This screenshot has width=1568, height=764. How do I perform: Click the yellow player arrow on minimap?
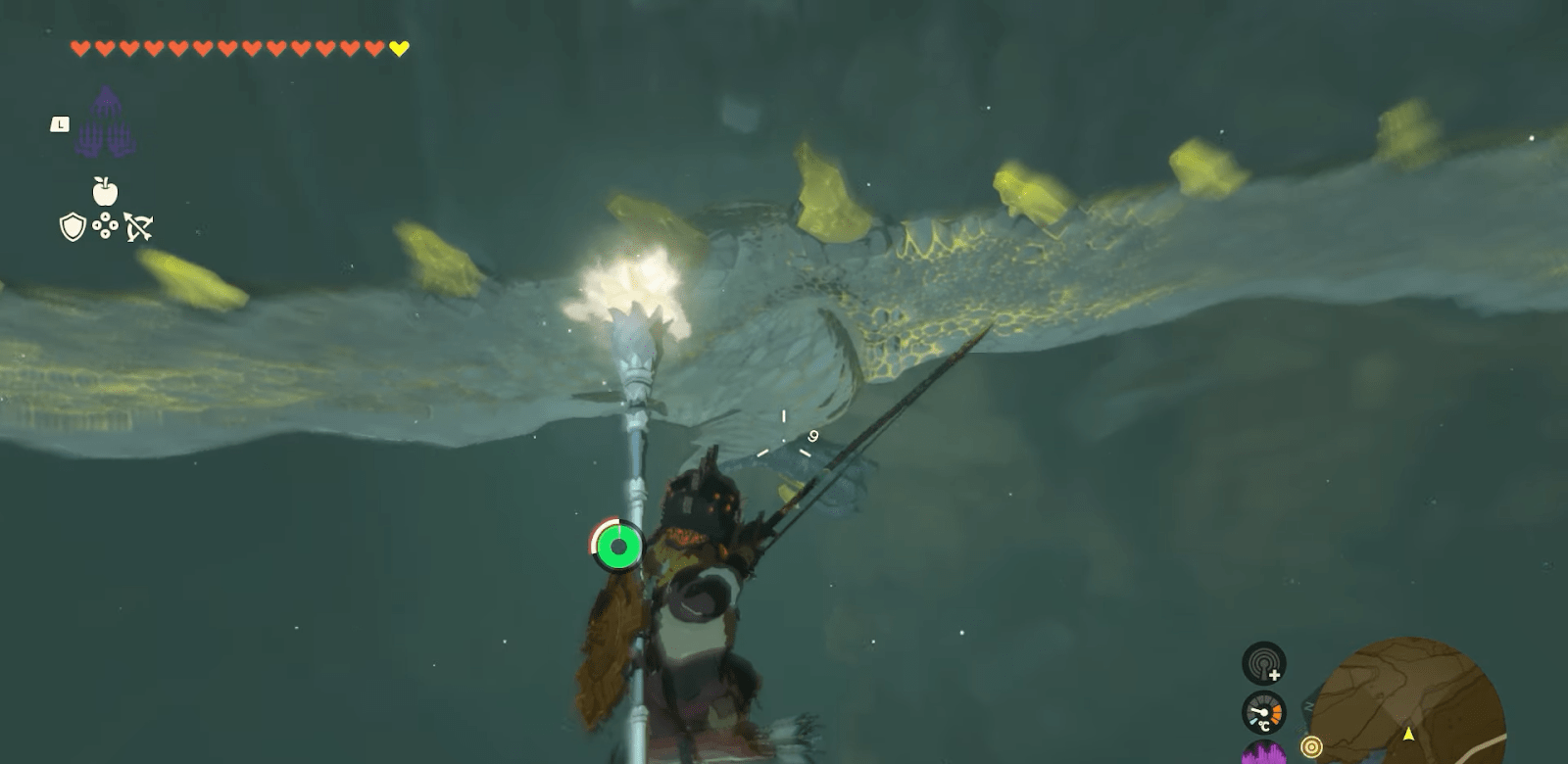click(1409, 734)
